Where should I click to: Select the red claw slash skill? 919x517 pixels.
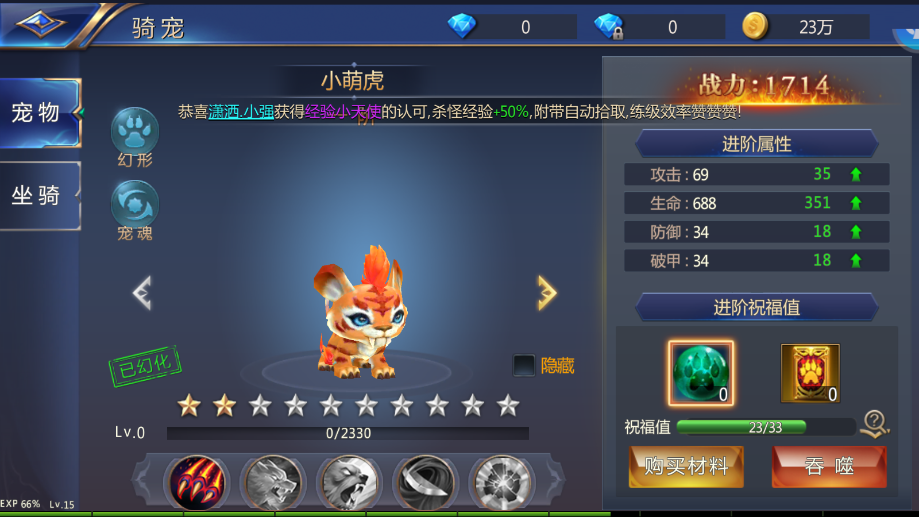click(x=197, y=482)
